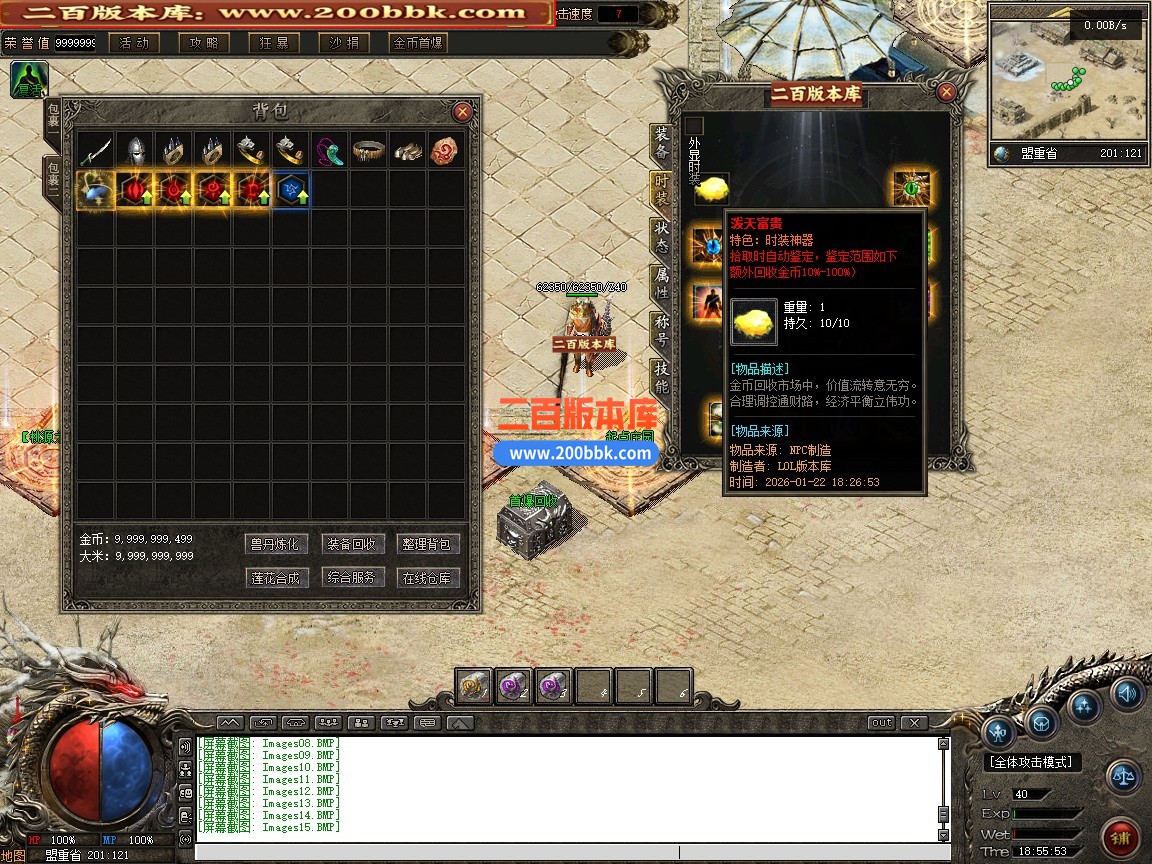Open the 在线仓库 online warehouse
This screenshot has width=1152, height=864.
tap(428, 577)
